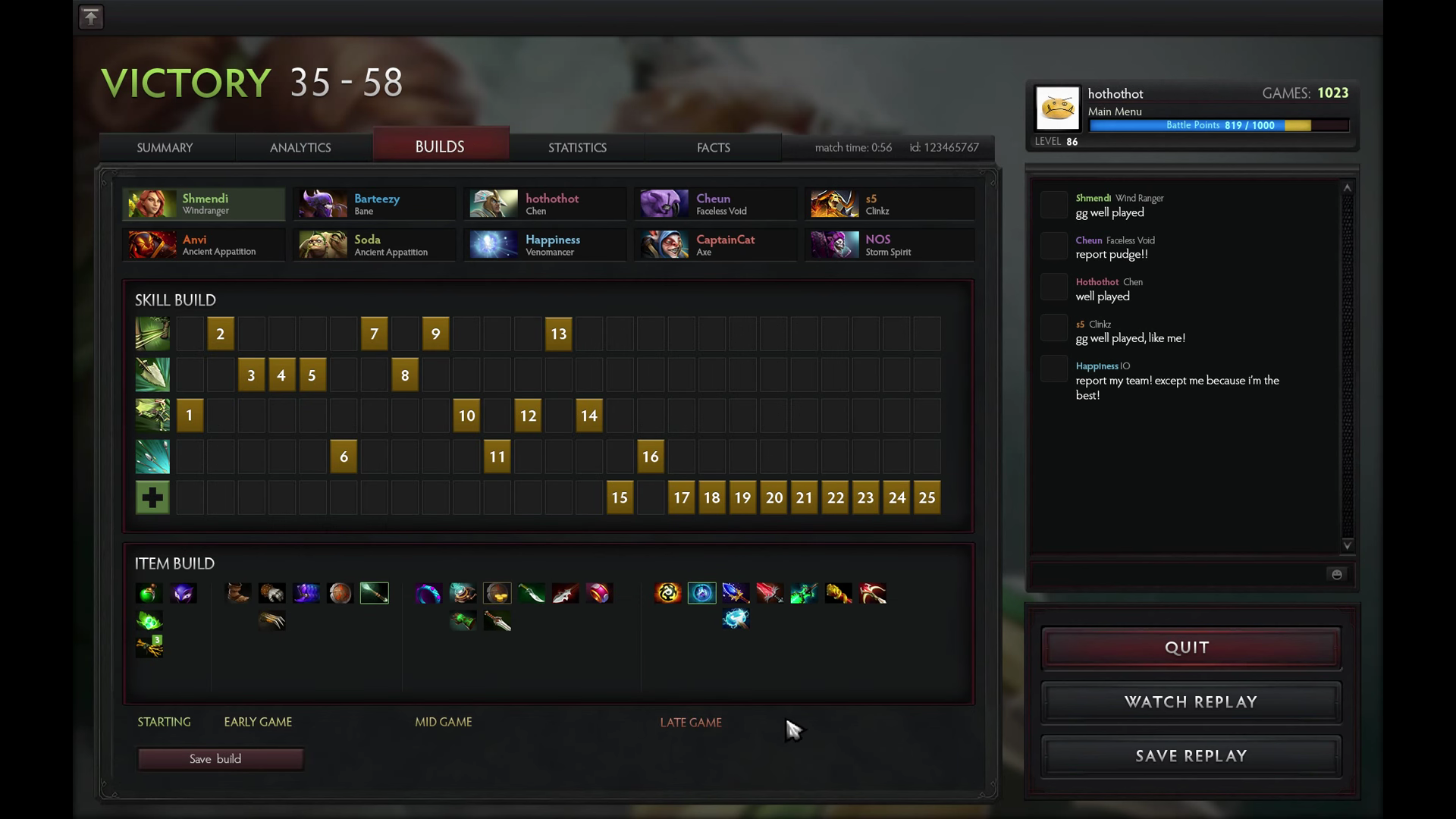Select Happiness Venomancer player entry

545,245
